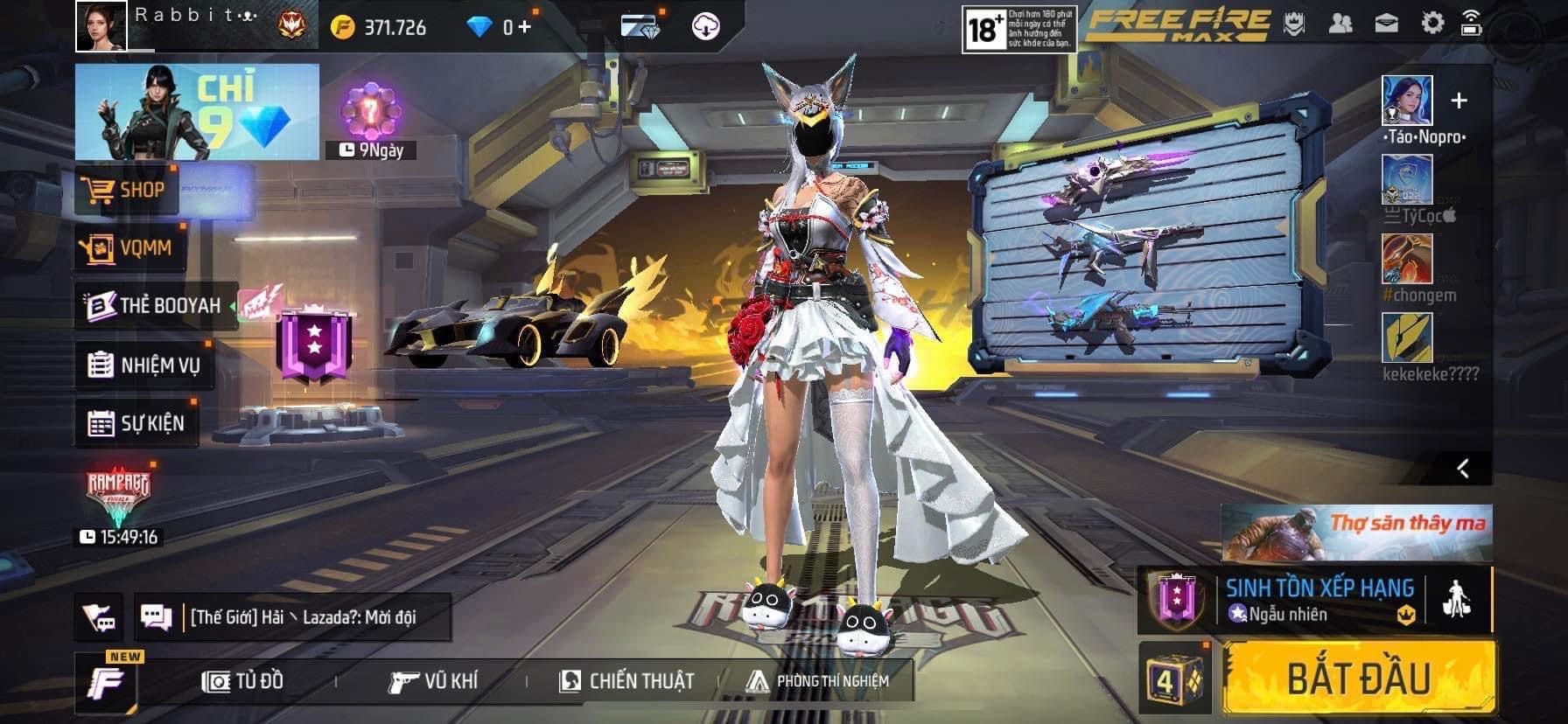Open the TỦ ĐỒ wardrobe
Viewport: 1568px width, 724px height.
[243, 681]
